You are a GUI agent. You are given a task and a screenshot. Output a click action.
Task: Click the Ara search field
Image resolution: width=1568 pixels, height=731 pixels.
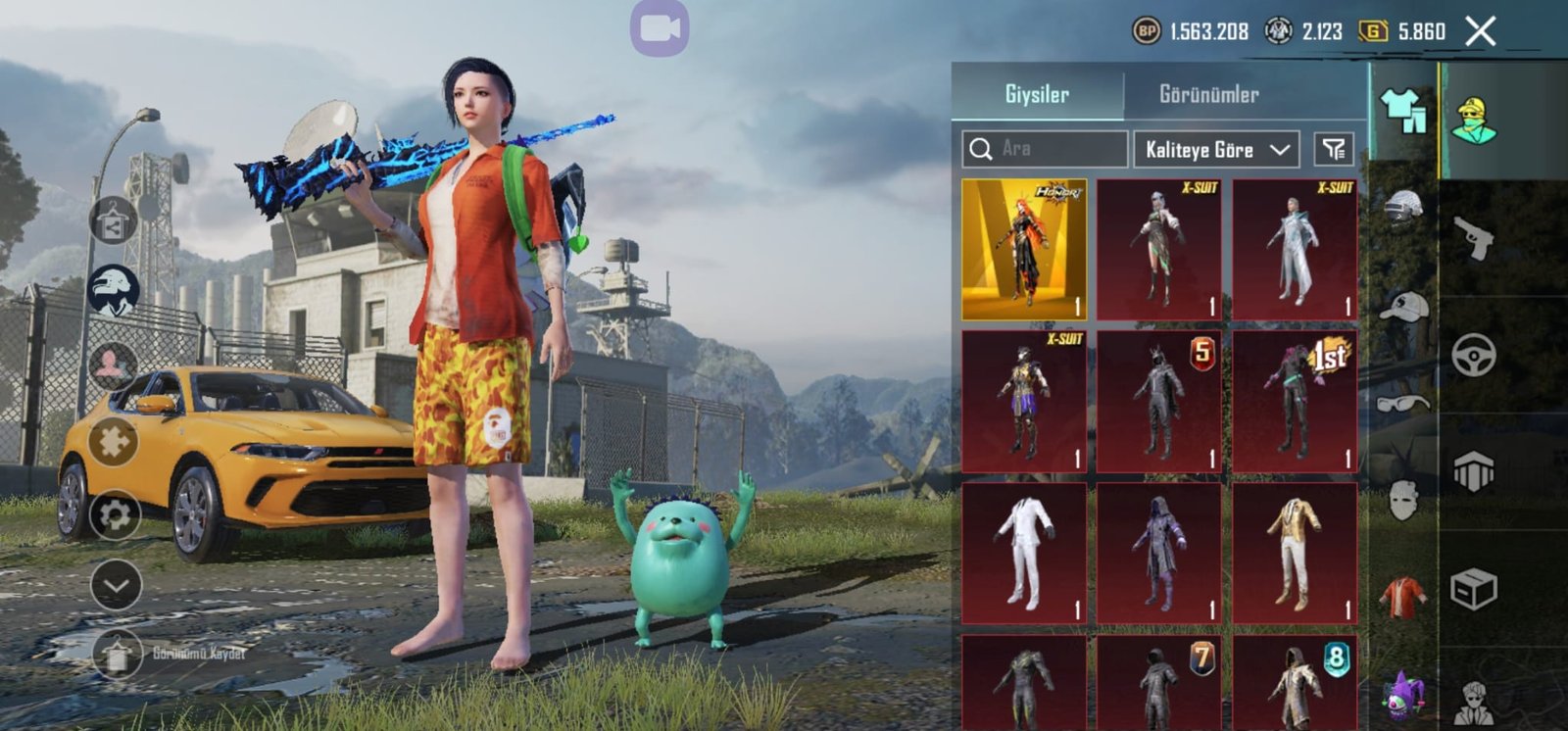coord(1045,149)
